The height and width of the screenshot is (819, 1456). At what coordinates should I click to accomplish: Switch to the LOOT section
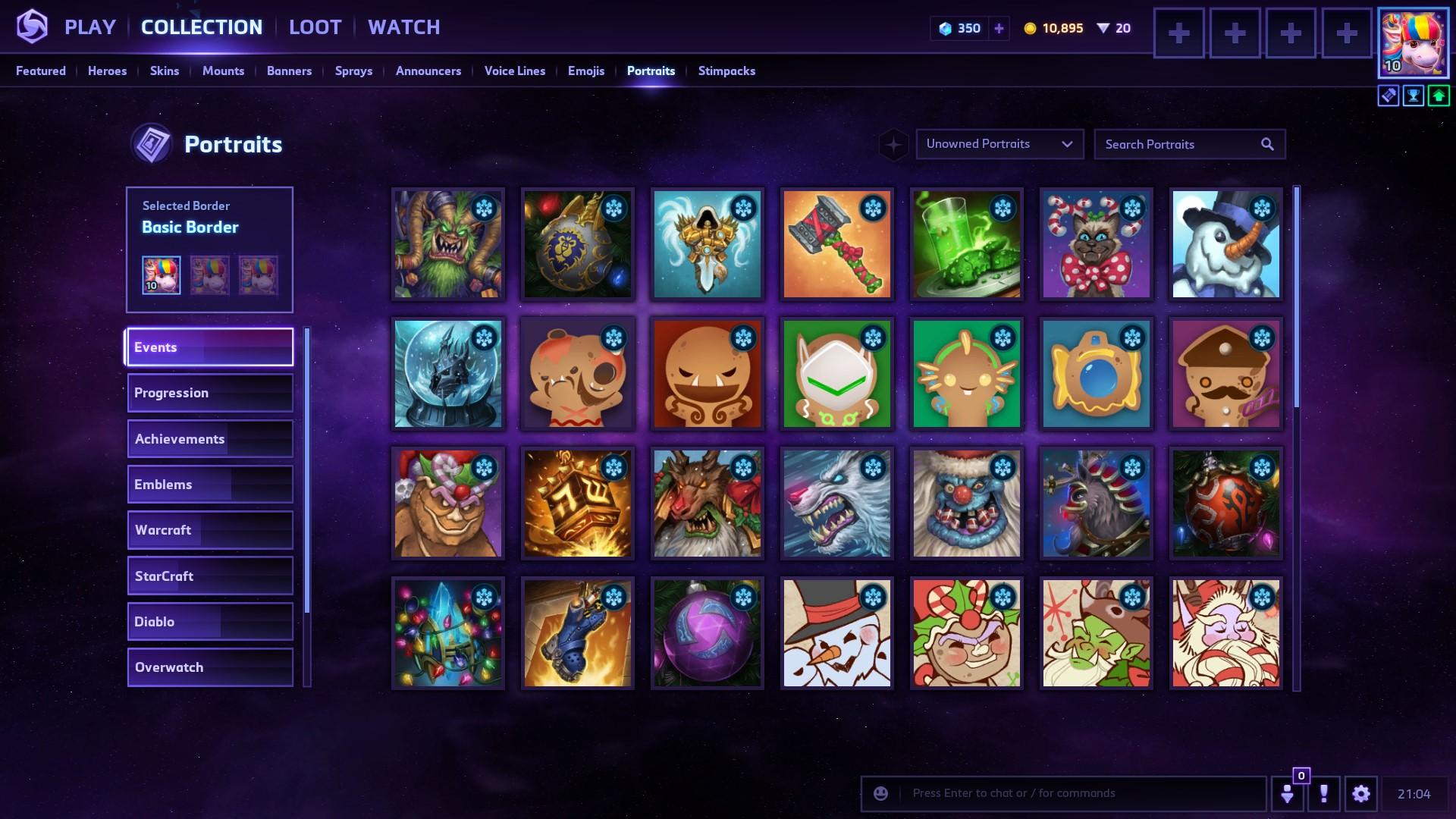(315, 27)
